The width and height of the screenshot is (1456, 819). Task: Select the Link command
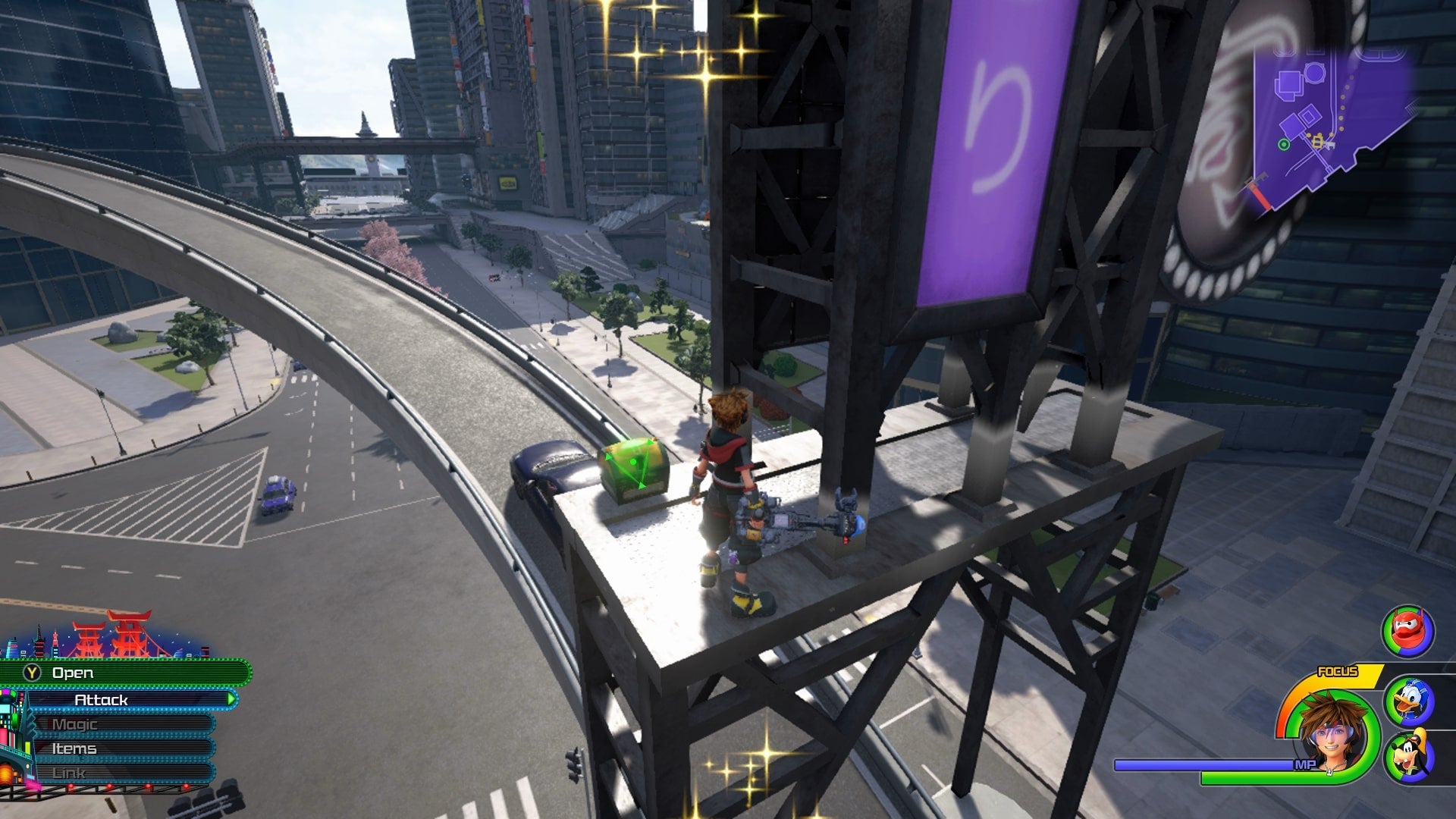pos(121,773)
